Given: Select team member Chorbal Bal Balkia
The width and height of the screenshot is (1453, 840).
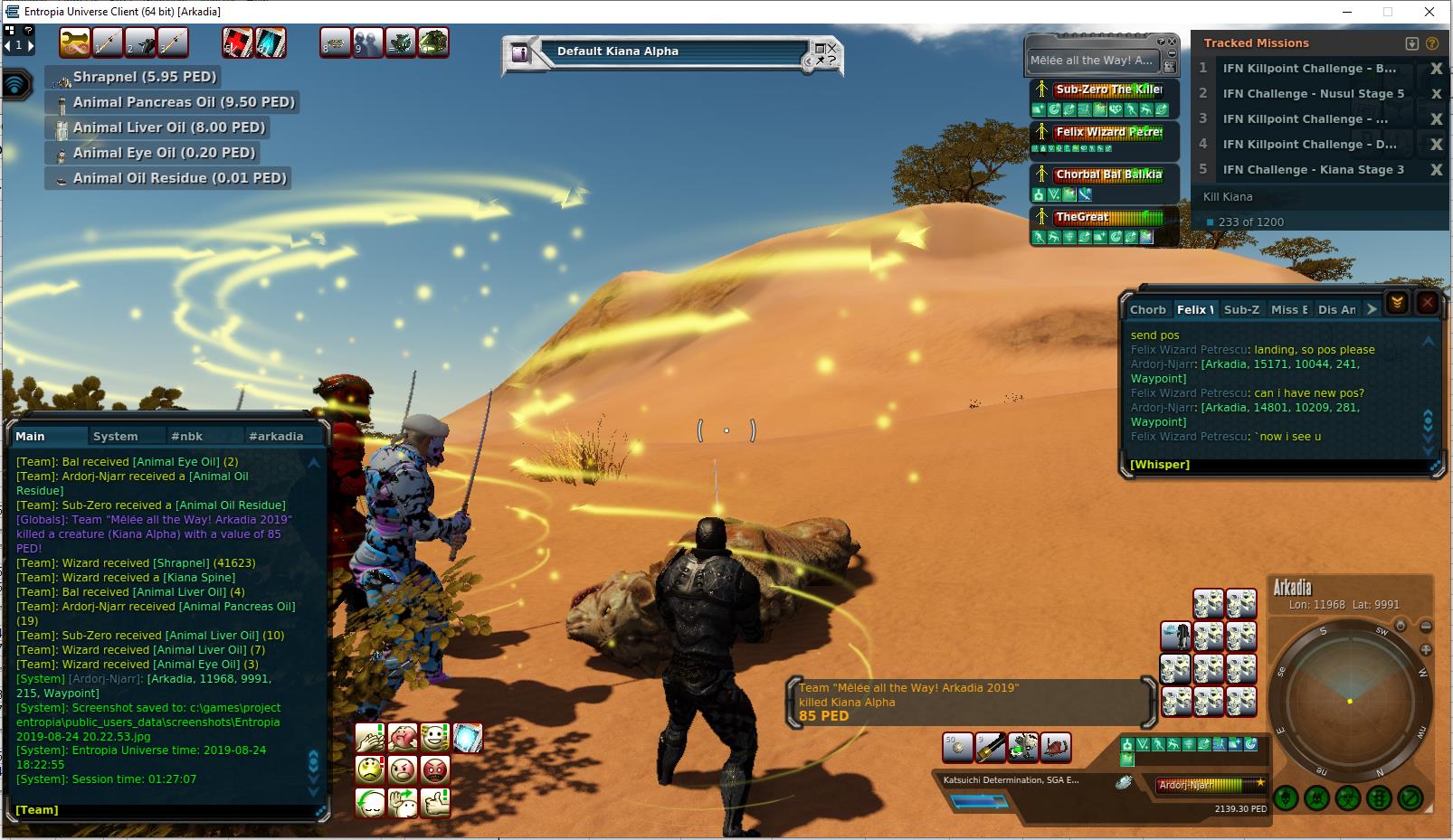Looking at the screenshot, I should 1107,175.
